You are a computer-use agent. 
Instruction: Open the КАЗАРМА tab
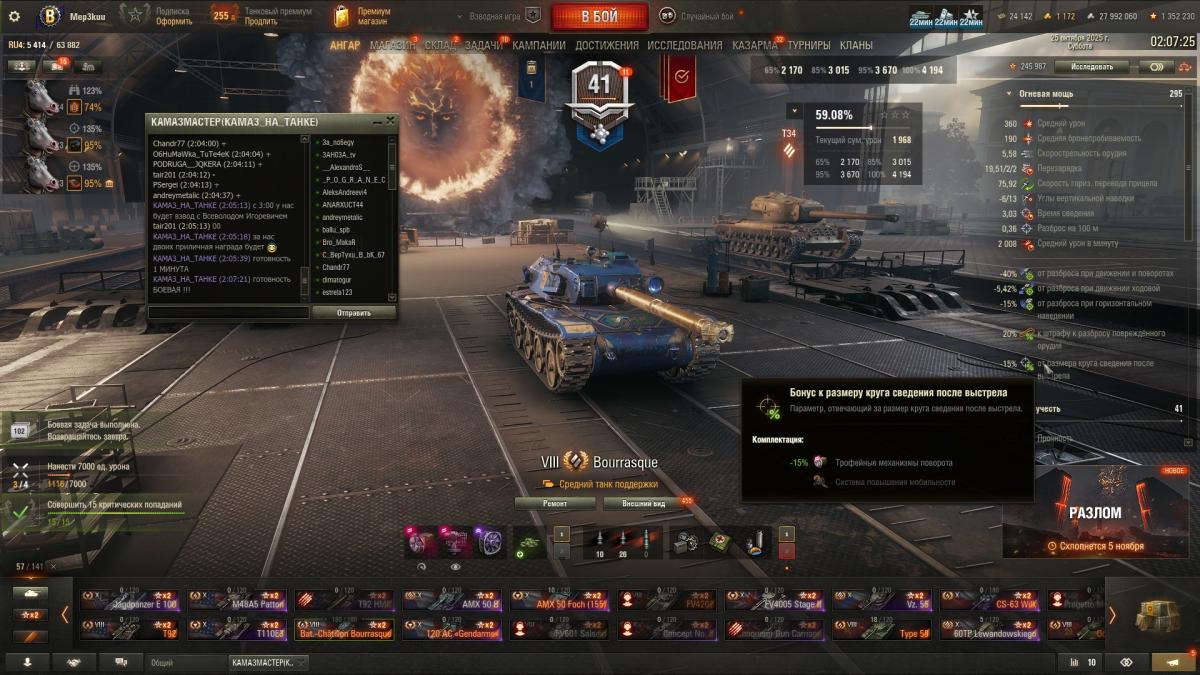[754, 45]
